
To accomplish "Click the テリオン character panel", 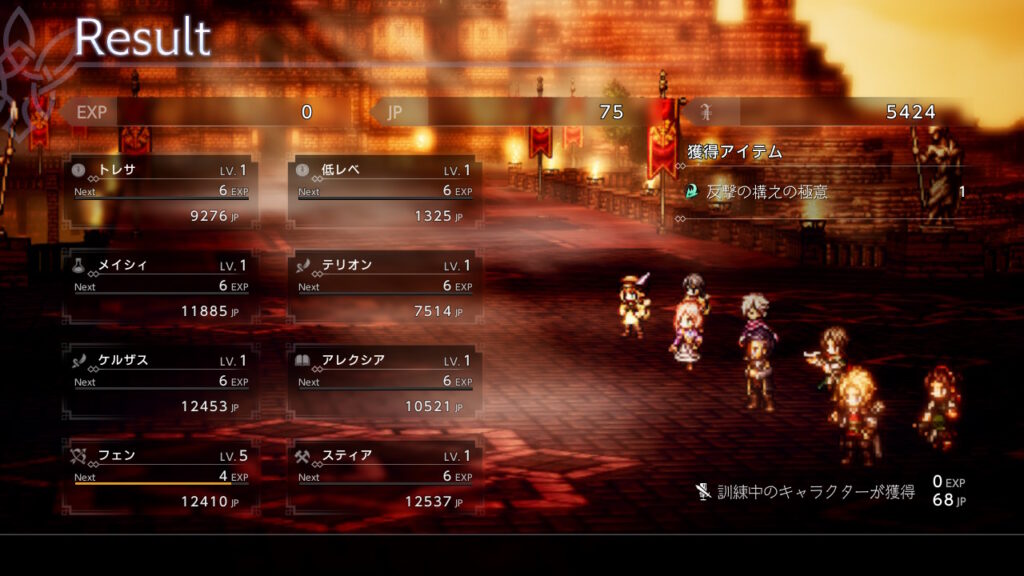I will (x=385, y=286).
